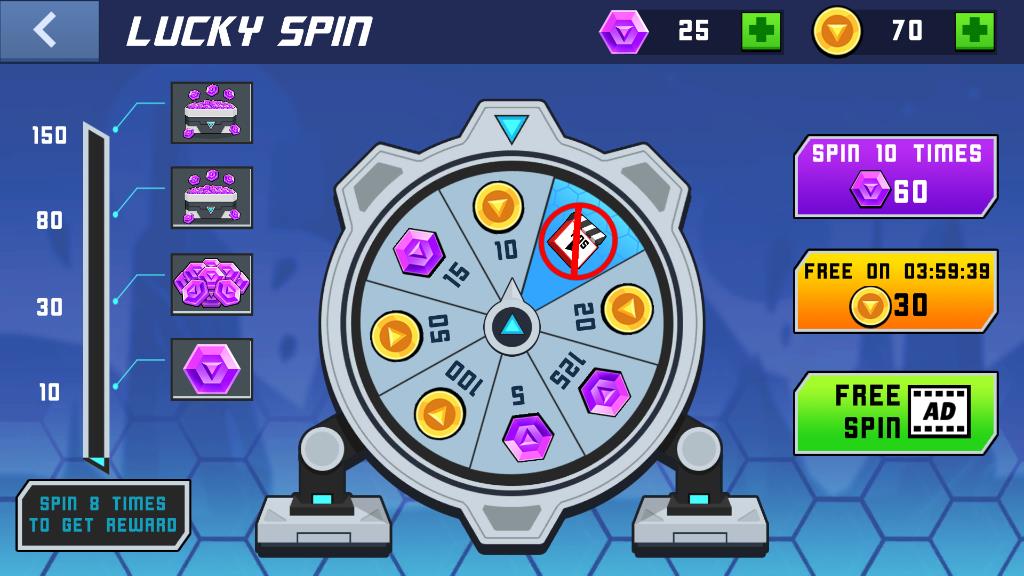Screen dimensions: 1024x576
Task: Buy Spin 10 Times for 60 gems
Action: pyautogui.click(x=896, y=176)
